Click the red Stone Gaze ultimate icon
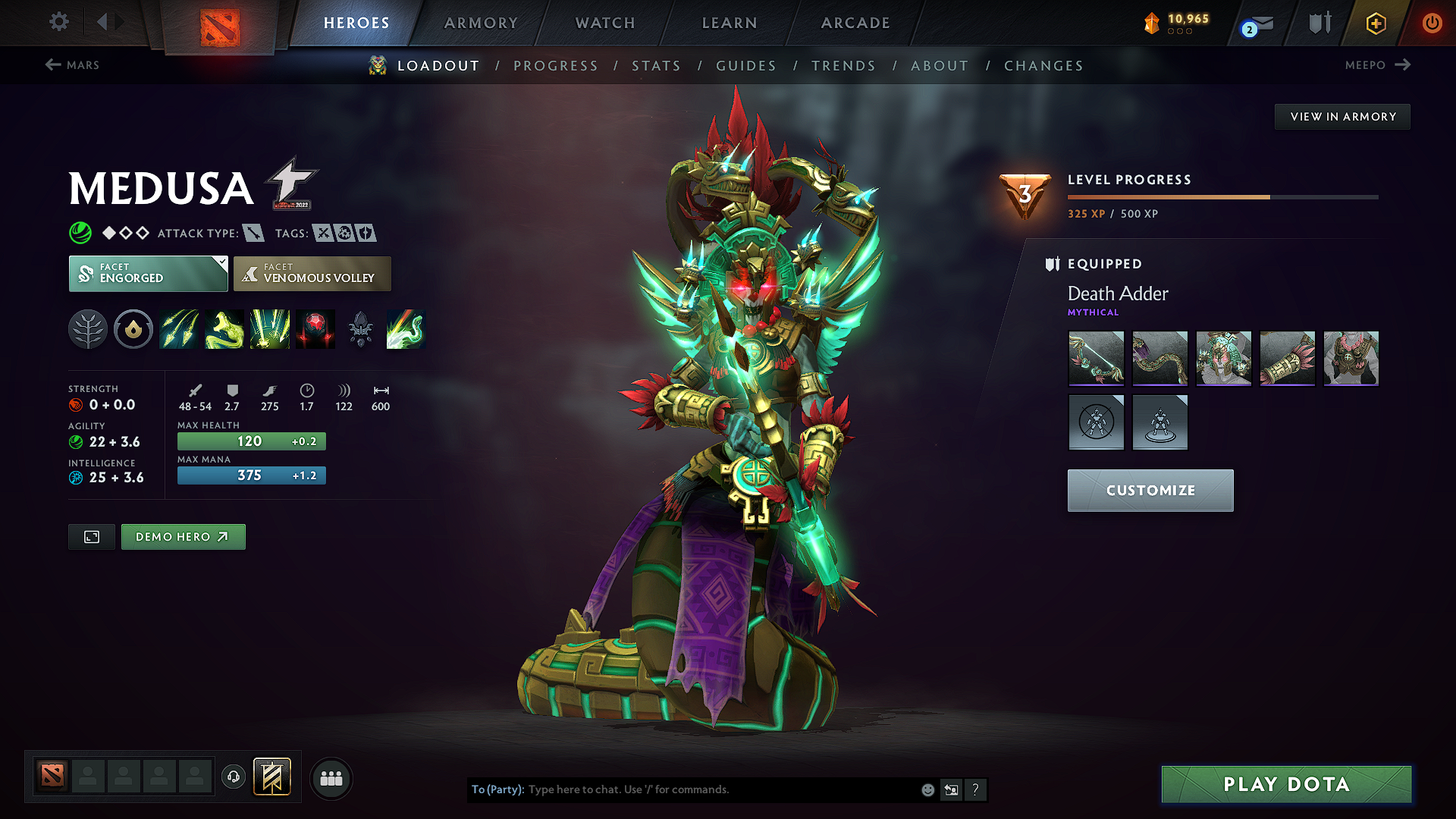Screen dimensions: 1456x819 coord(315,329)
